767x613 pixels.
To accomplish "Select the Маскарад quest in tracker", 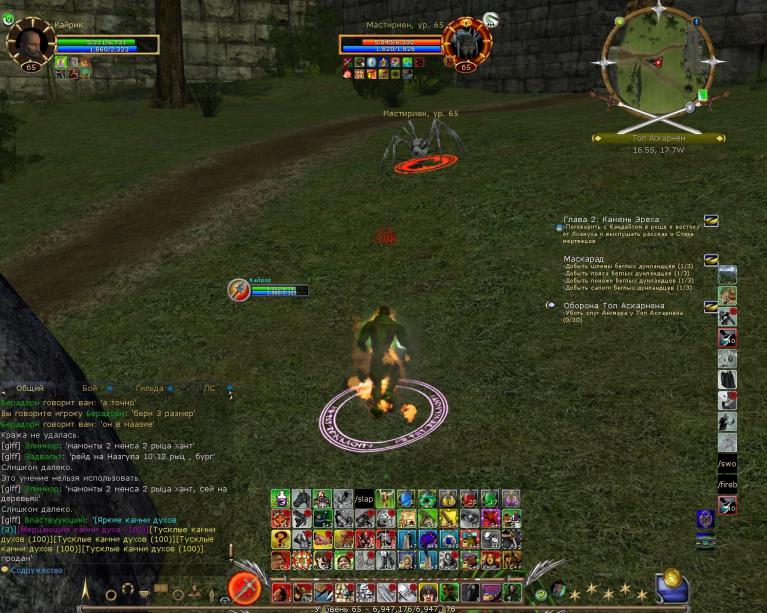I will [583, 259].
